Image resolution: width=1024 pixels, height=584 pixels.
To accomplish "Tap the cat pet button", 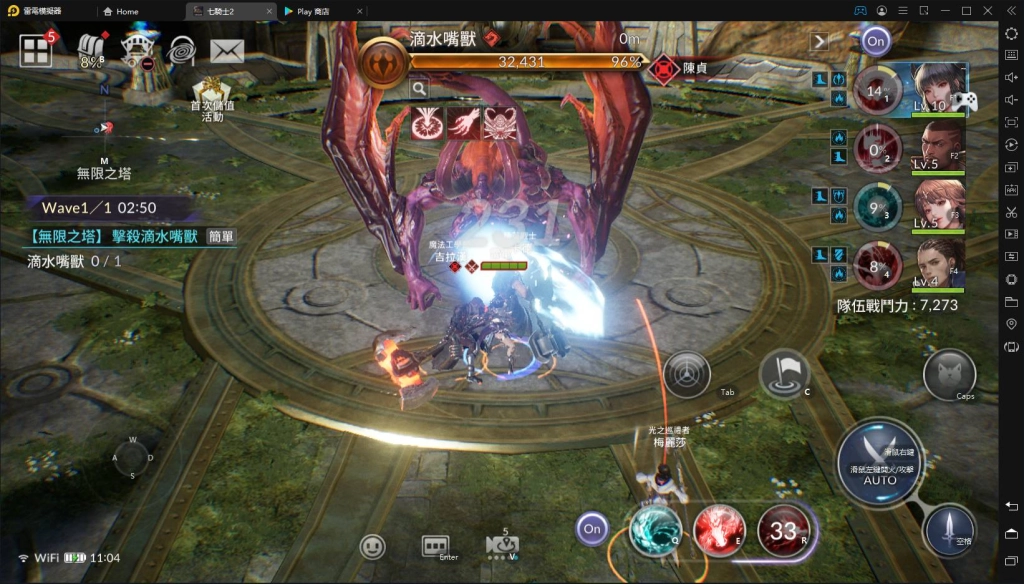I will [949, 375].
